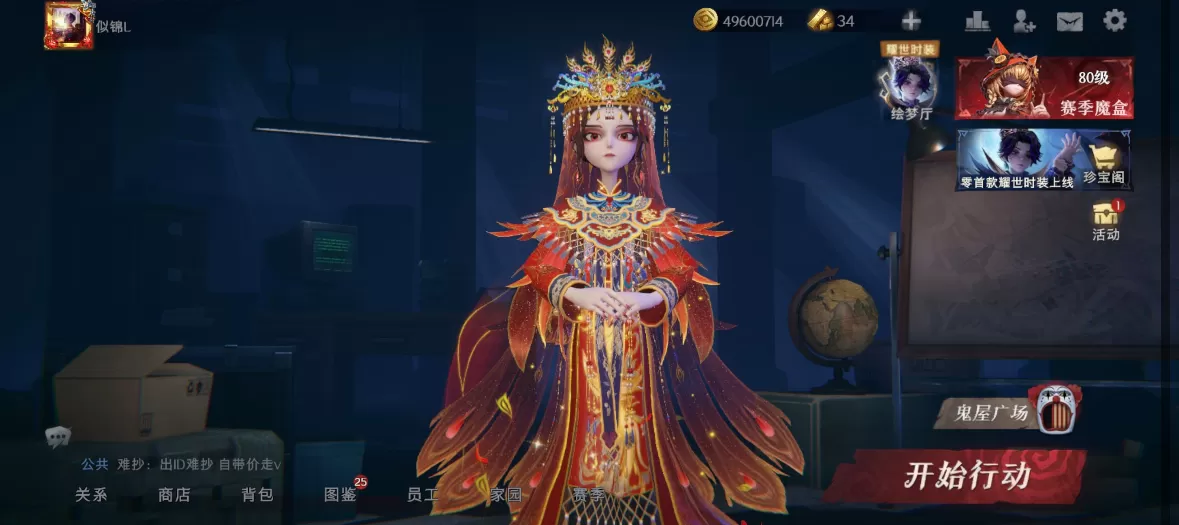Open the add friend icon
1179x525 pixels.
coord(1024,21)
